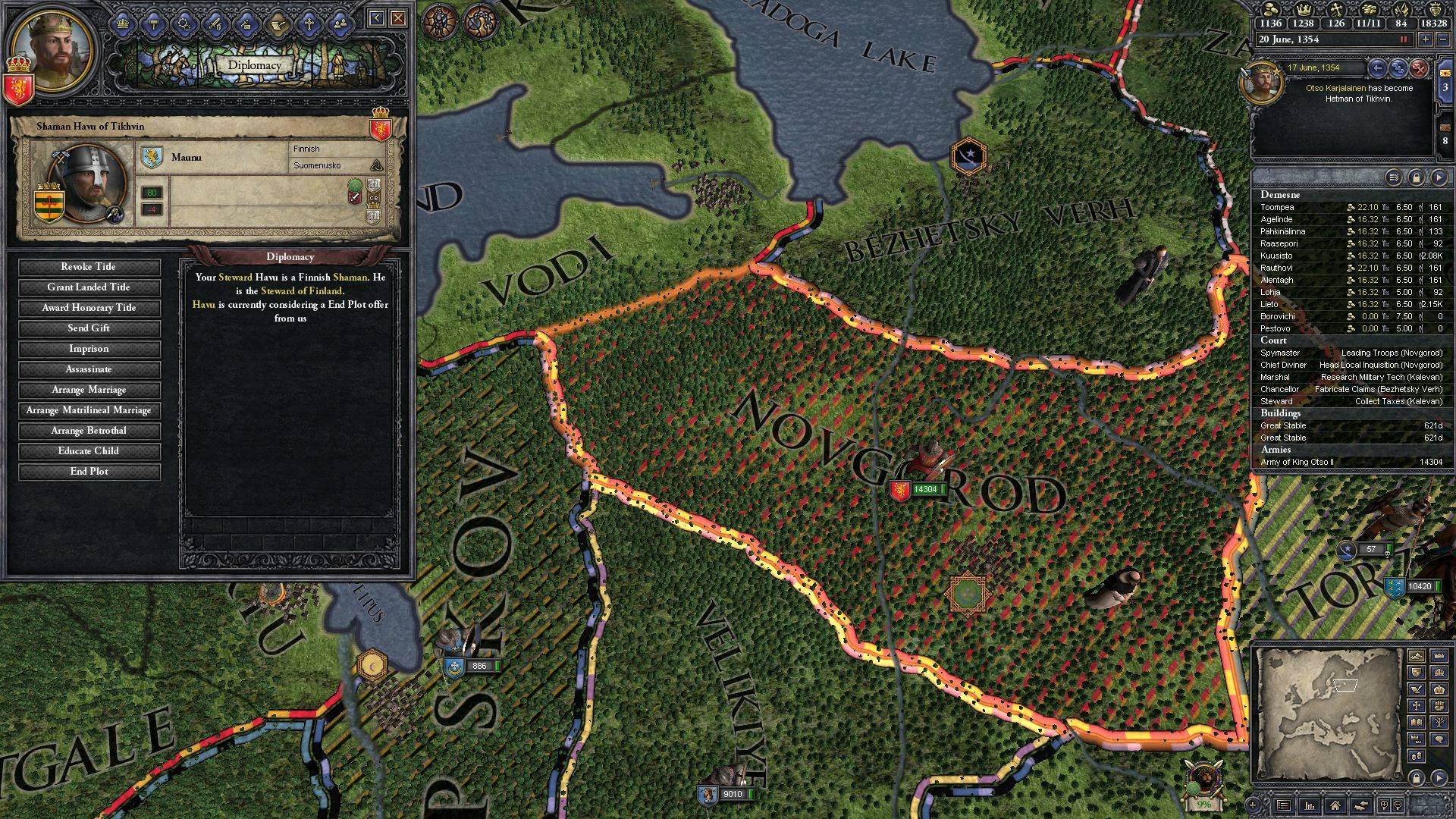Open the Arrange Marriage option

coord(89,390)
